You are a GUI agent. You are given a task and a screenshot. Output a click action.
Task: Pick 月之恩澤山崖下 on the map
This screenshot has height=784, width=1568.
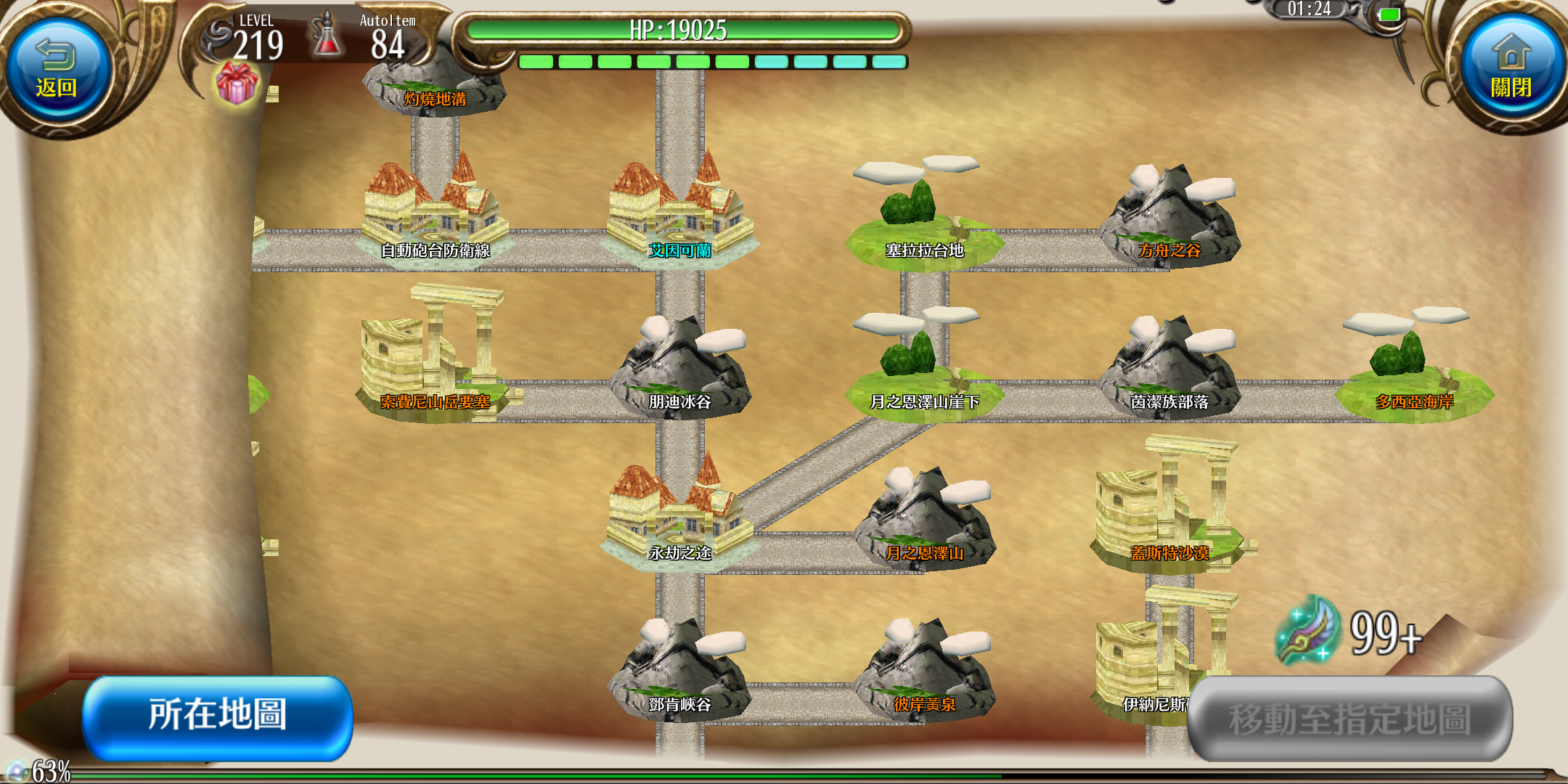pos(923,372)
